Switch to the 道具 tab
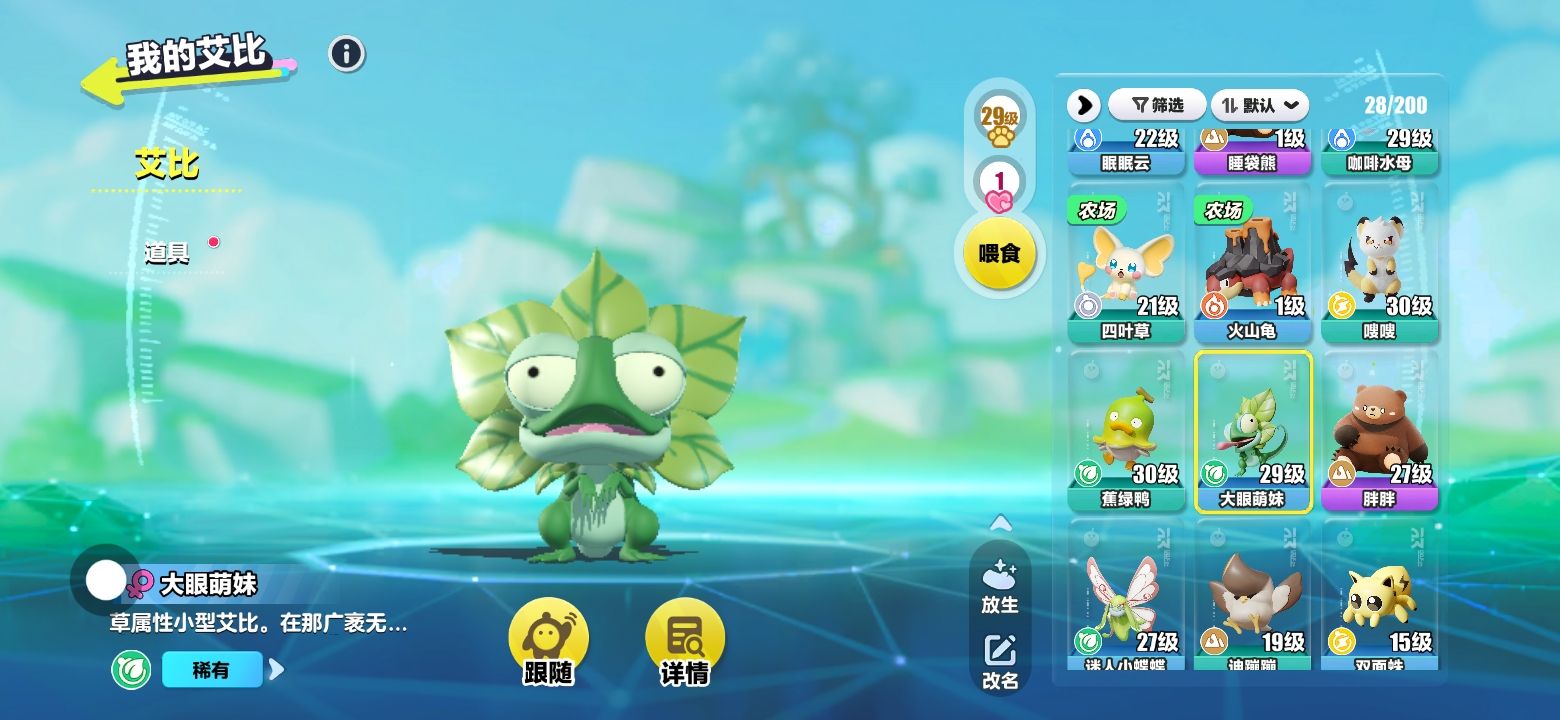The image size is (1560, 720). 167,252
